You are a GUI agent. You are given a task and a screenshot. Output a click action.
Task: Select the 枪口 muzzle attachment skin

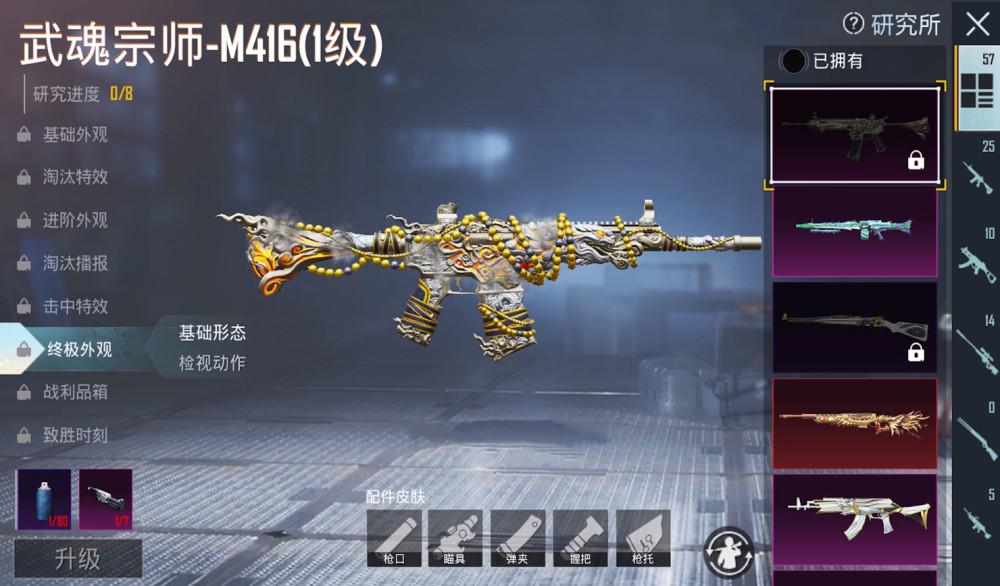click(394, 538)
